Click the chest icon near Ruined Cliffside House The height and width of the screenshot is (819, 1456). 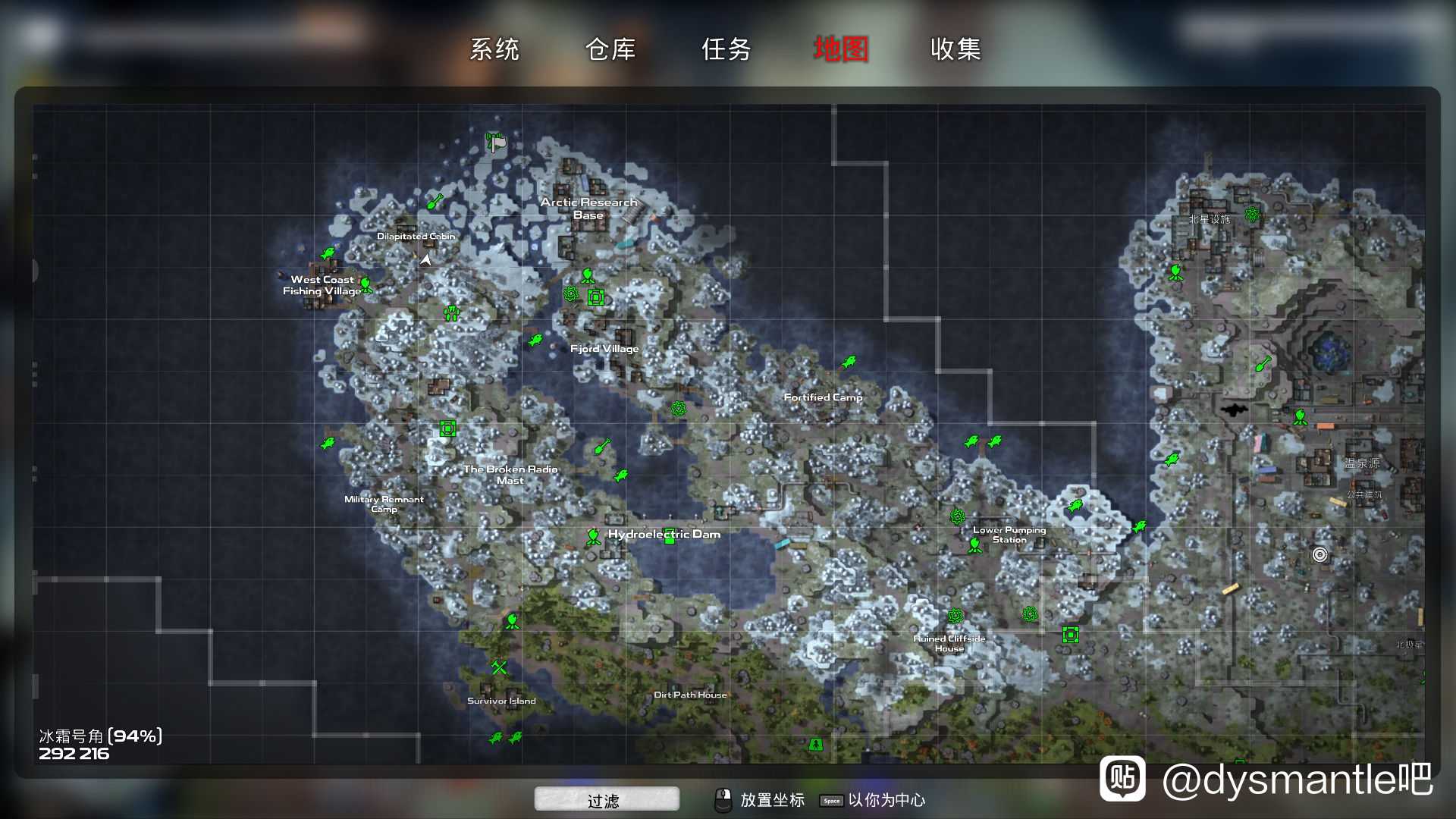coord(1070,635)
